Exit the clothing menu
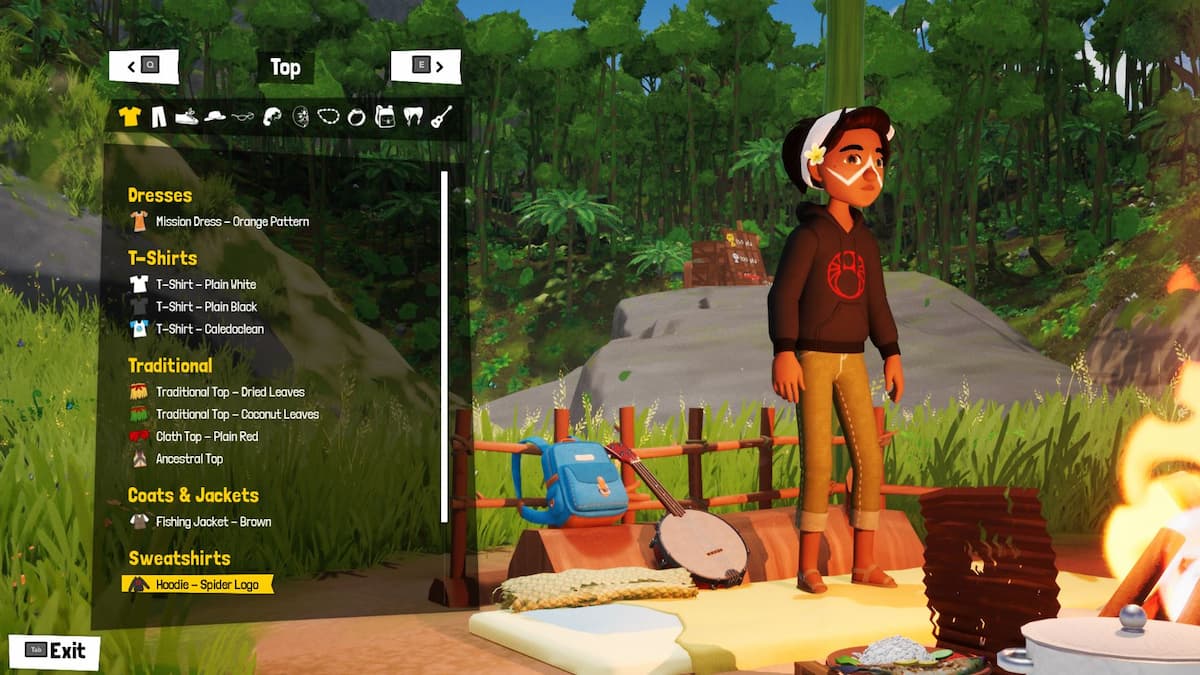The height and width of the screenshot is (675, 1200). (55, 651)
